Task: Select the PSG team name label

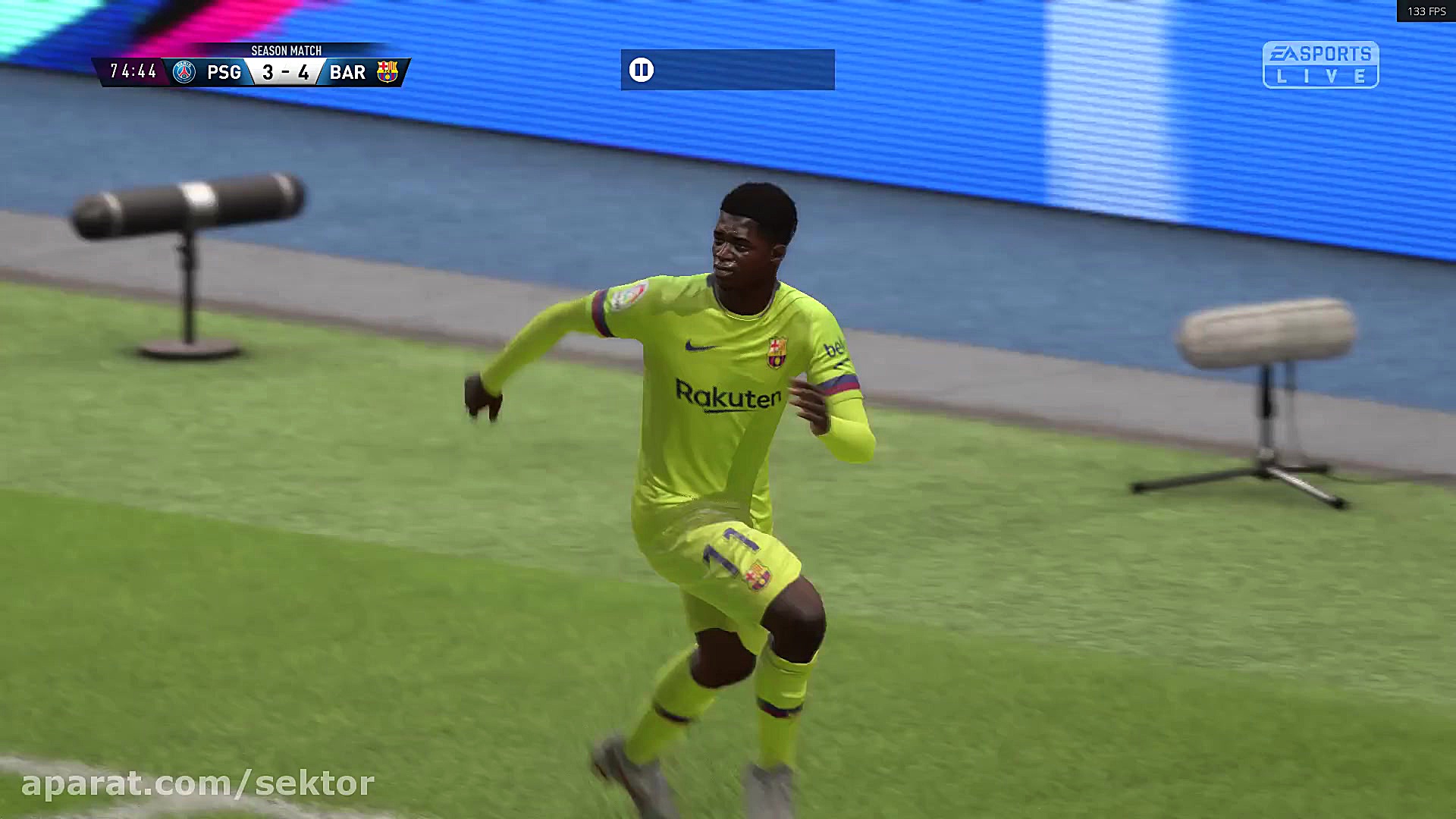Action: (224, 72)
